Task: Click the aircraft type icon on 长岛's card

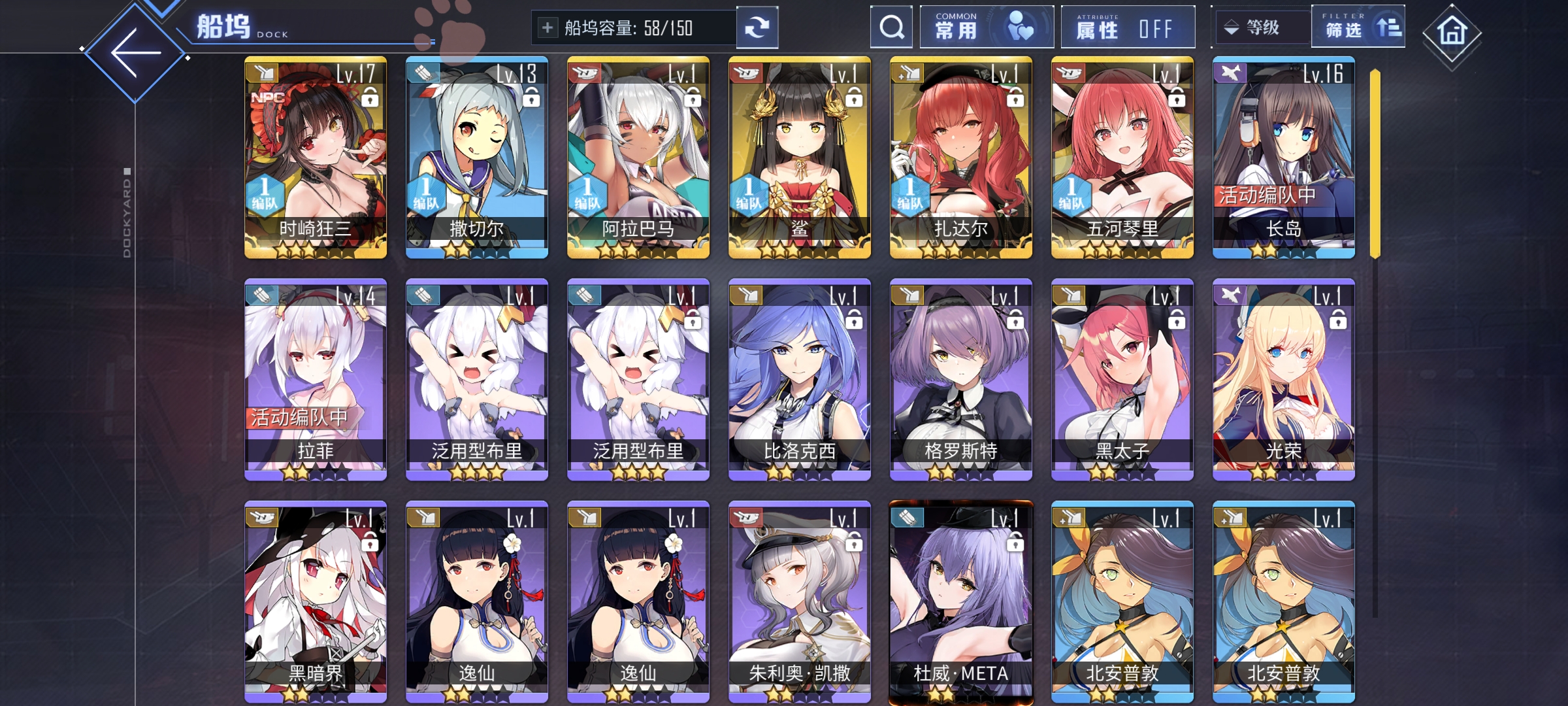Action: [x=1230, y=73]
